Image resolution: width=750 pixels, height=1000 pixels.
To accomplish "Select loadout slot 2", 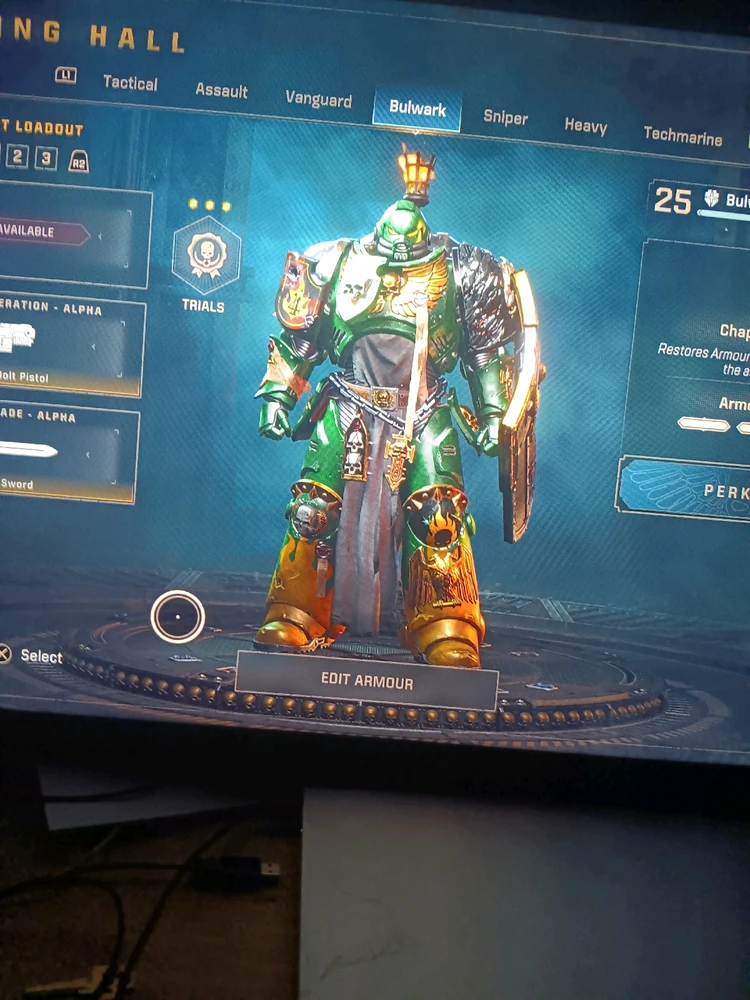I will pyautogui.click(x=18, y=156).
